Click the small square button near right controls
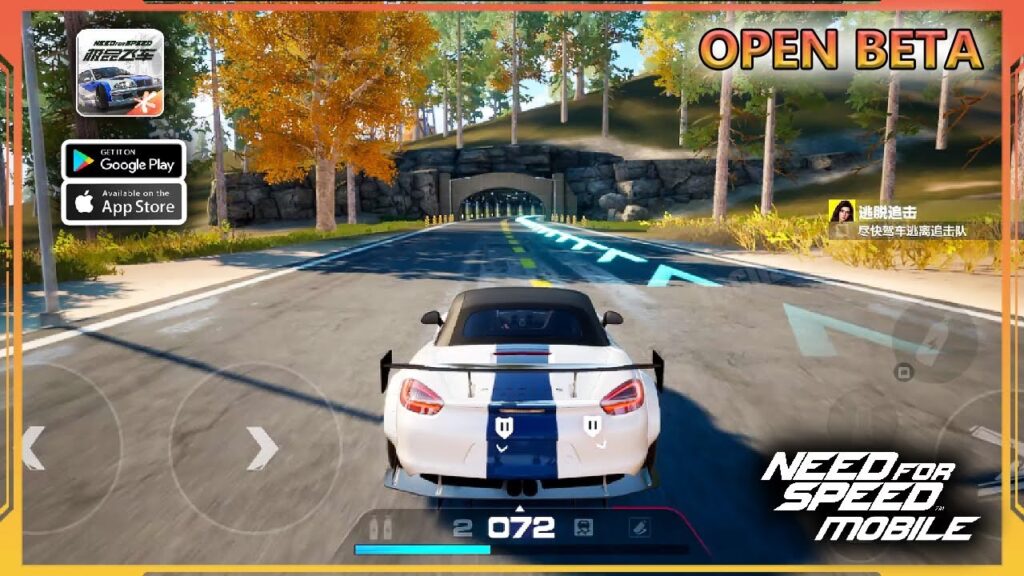 (903, 373)
